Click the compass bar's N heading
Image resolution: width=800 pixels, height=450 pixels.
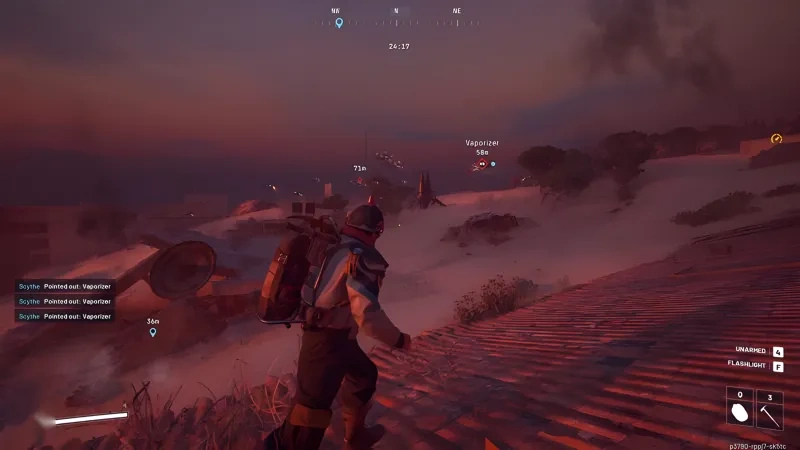pyautogui.click(x=396, y=11)
